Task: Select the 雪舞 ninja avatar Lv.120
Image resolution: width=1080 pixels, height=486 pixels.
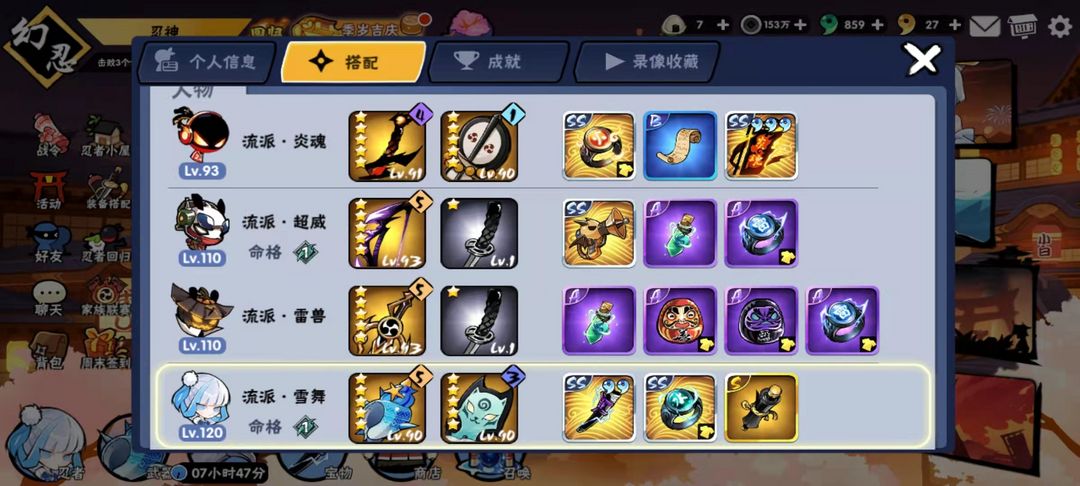Action: pyautogui.click(x=201, y=405)
